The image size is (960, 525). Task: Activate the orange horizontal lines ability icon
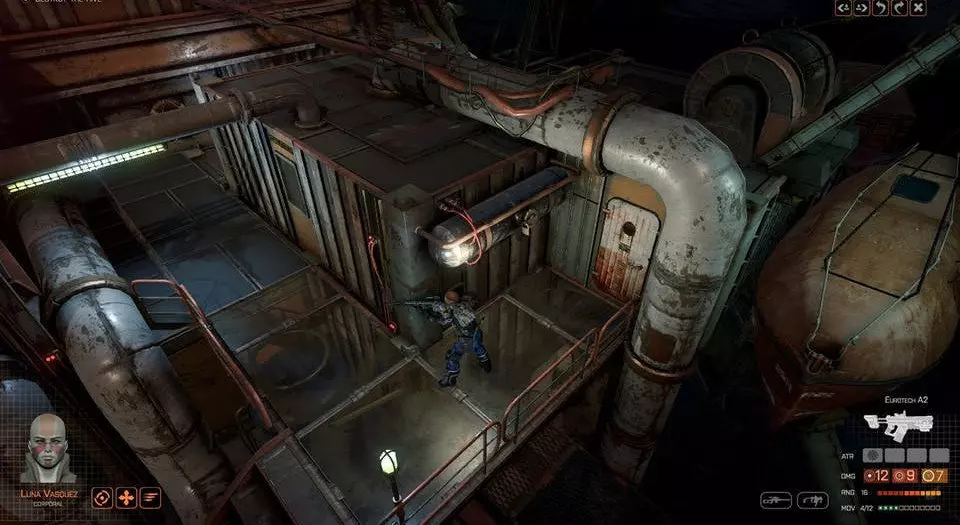coord(150,497)
